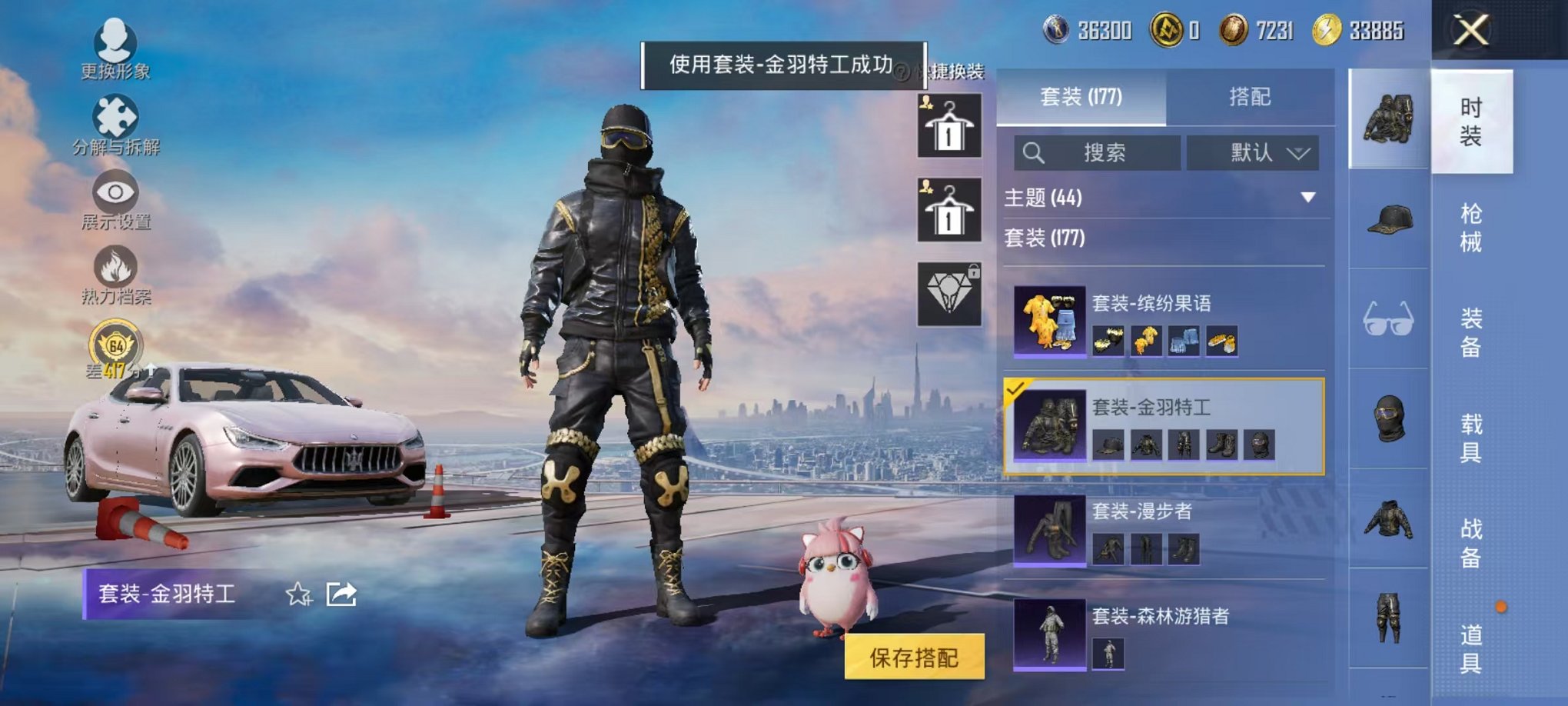This screenshot has width=1568, height=706.
Task: Switch to the 搭配 tab
Action: pyautogui.click(x=1248, y=98)
